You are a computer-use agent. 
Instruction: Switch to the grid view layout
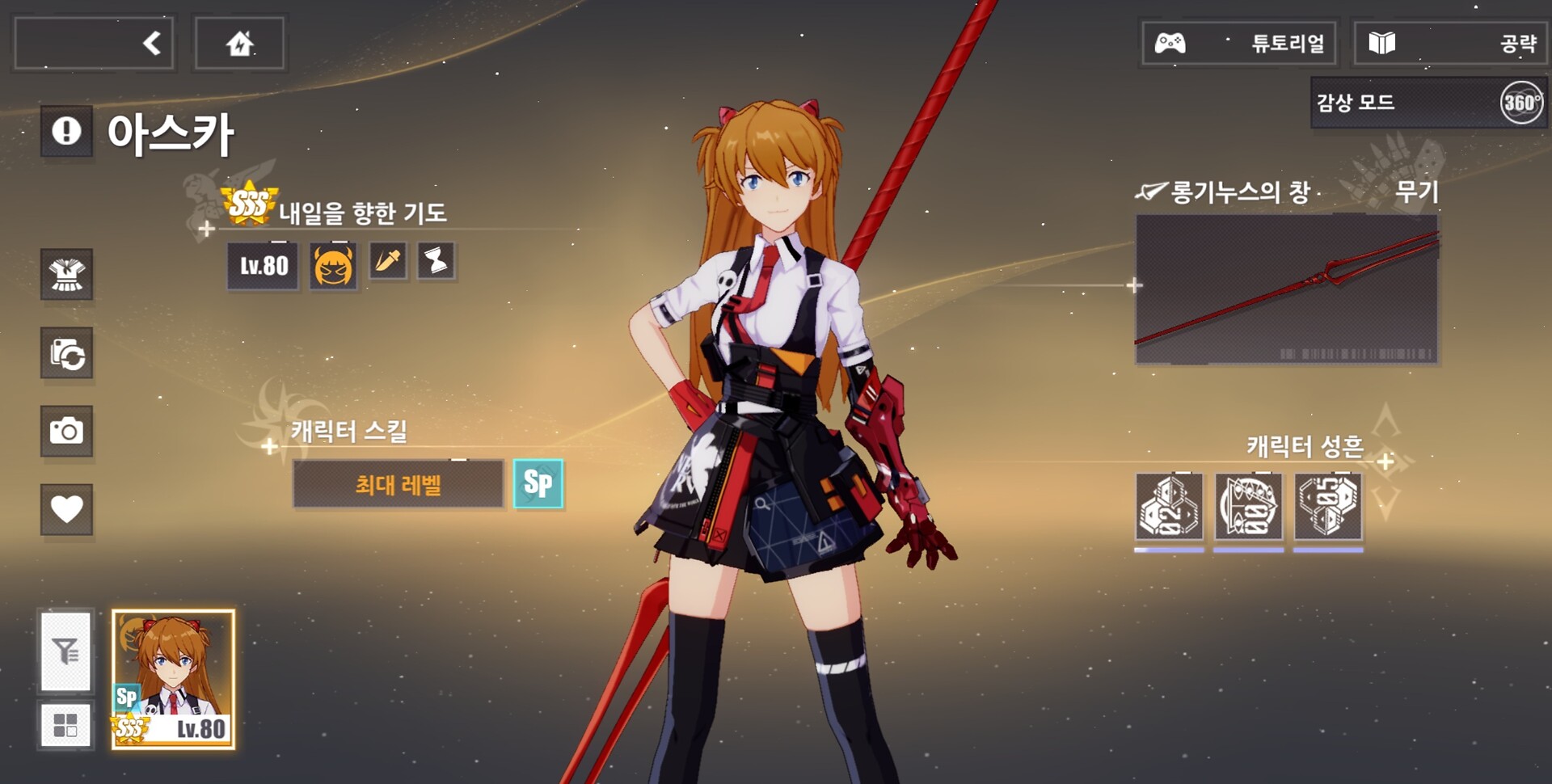(x=66, y=725)
